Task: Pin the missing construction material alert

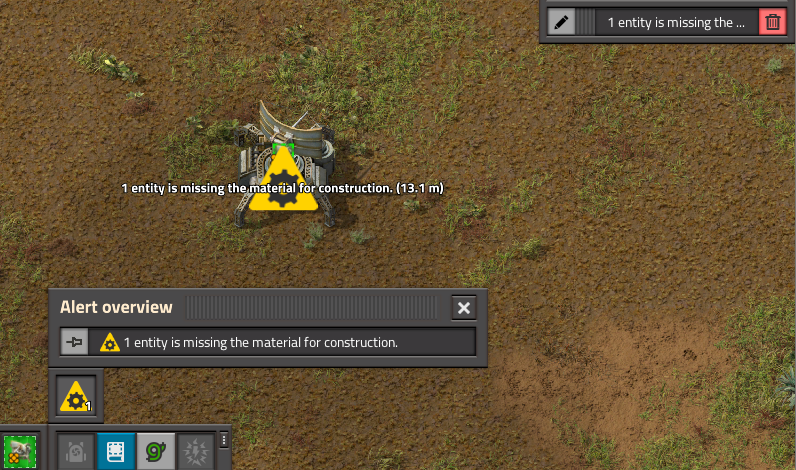Action: [74, 342]
